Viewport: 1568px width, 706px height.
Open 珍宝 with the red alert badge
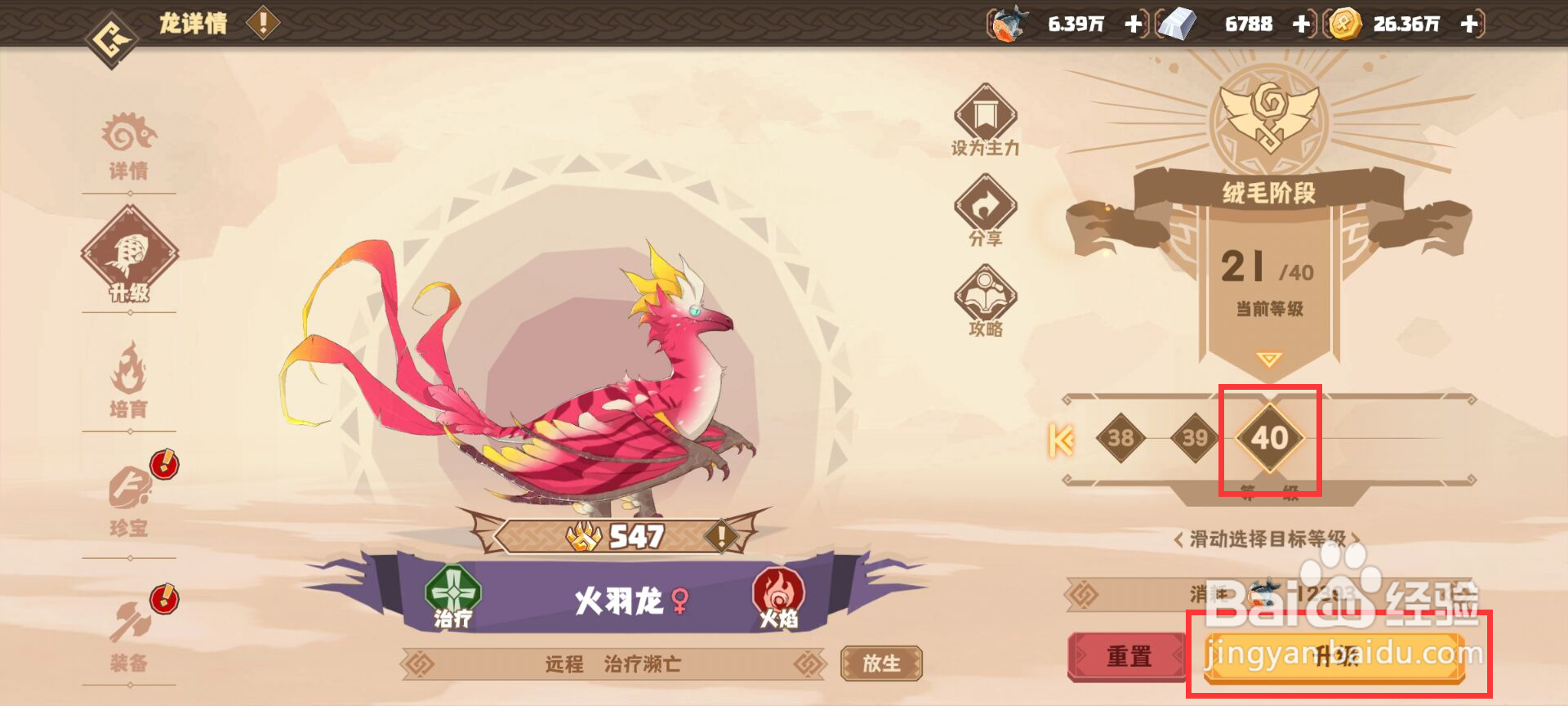point(129,490)
